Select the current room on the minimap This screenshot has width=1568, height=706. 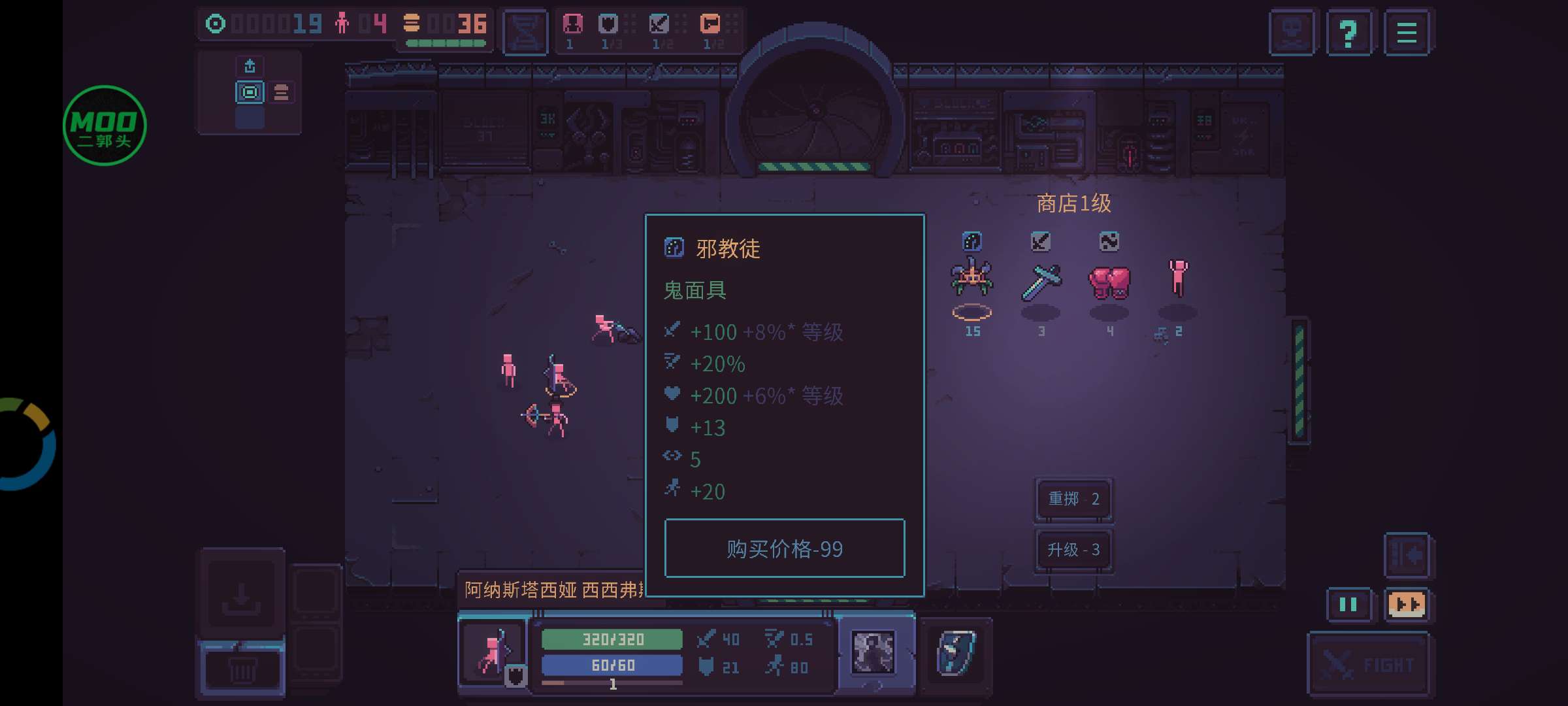[250, 92]
